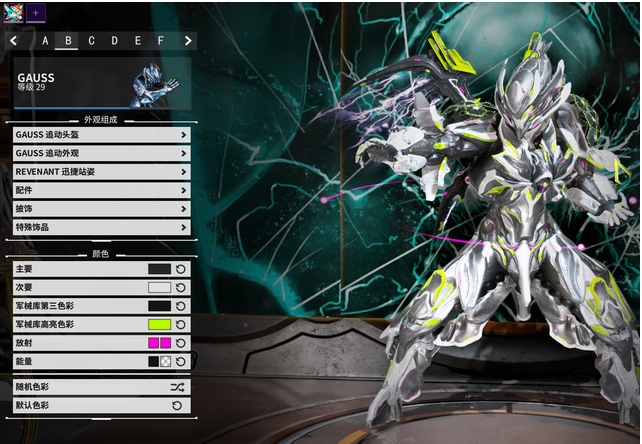
Task: Click the purple plus tile at top-left
Action: (35, 12)
